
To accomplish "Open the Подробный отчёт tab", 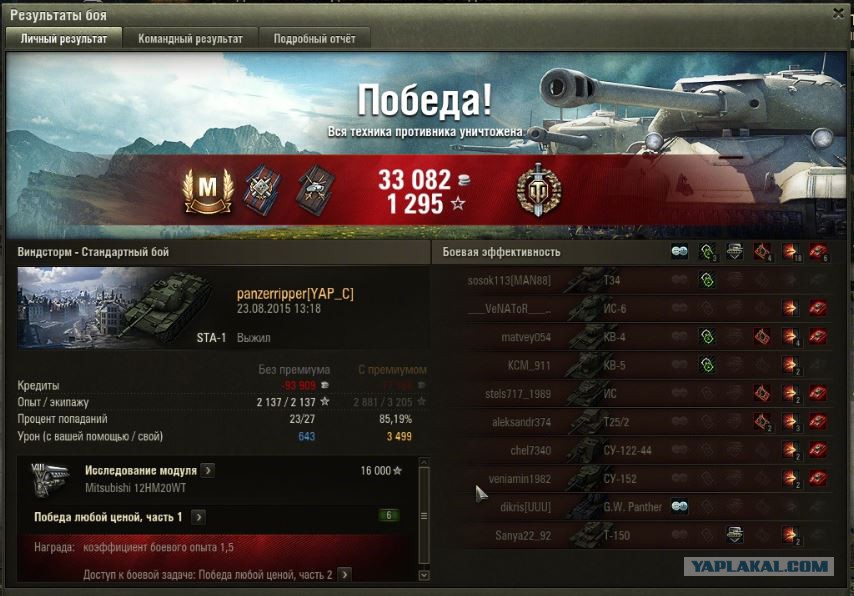I will coord(314,38).
